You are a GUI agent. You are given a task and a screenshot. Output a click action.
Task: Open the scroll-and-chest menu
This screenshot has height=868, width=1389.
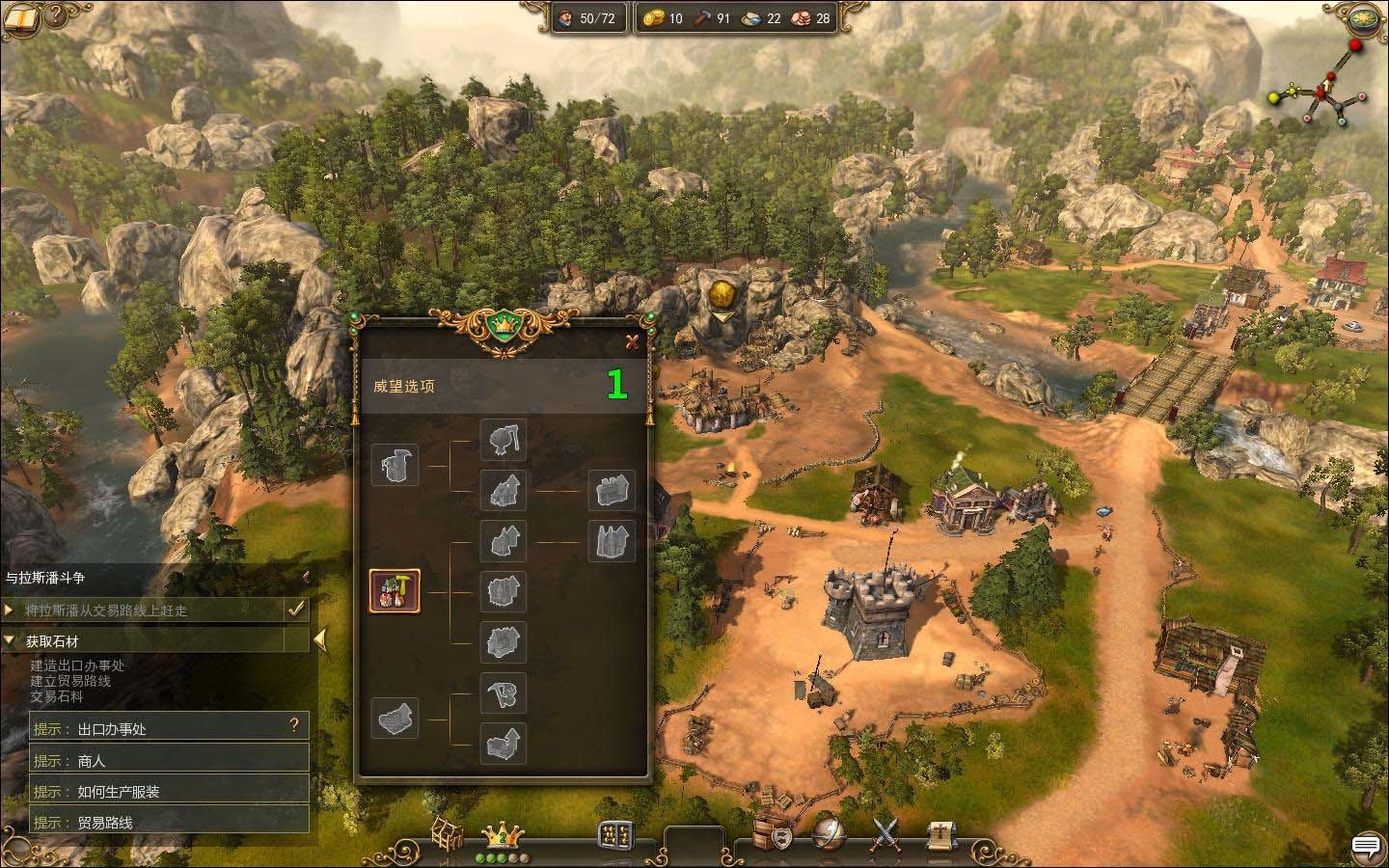940,835
